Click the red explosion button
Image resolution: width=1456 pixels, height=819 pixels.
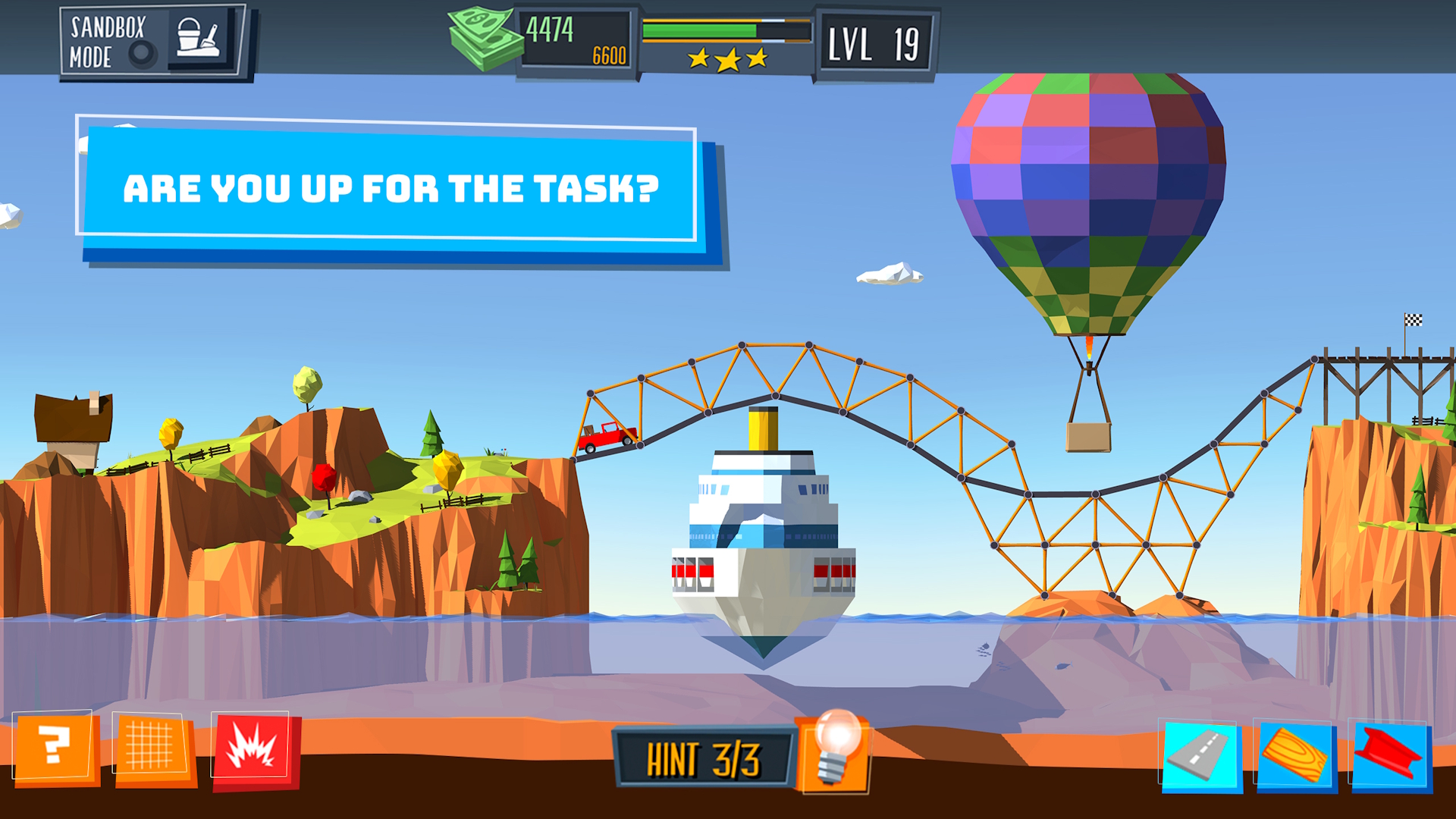[x=253, y=749]
